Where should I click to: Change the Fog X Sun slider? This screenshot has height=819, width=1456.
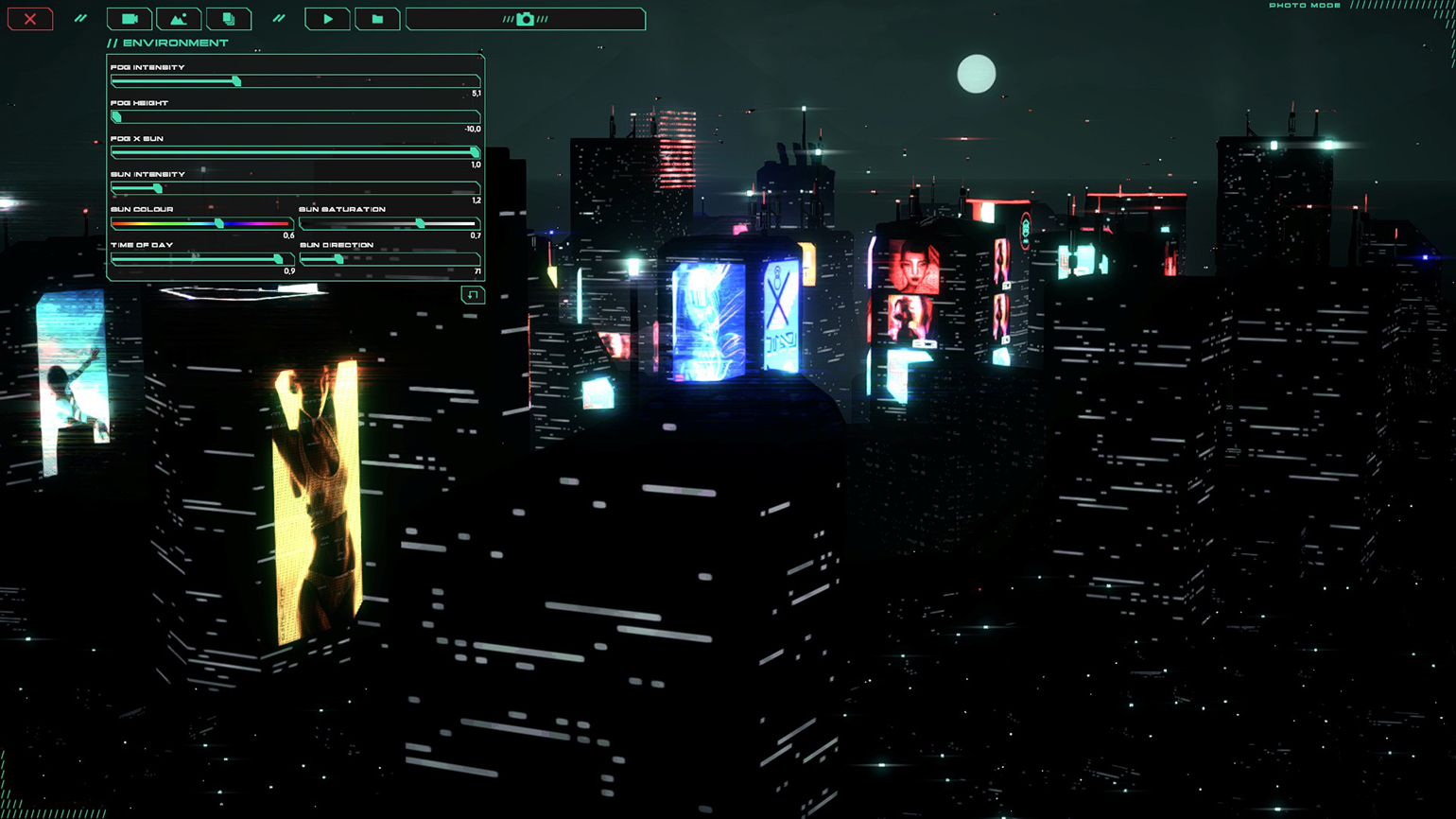coord(475,152)
